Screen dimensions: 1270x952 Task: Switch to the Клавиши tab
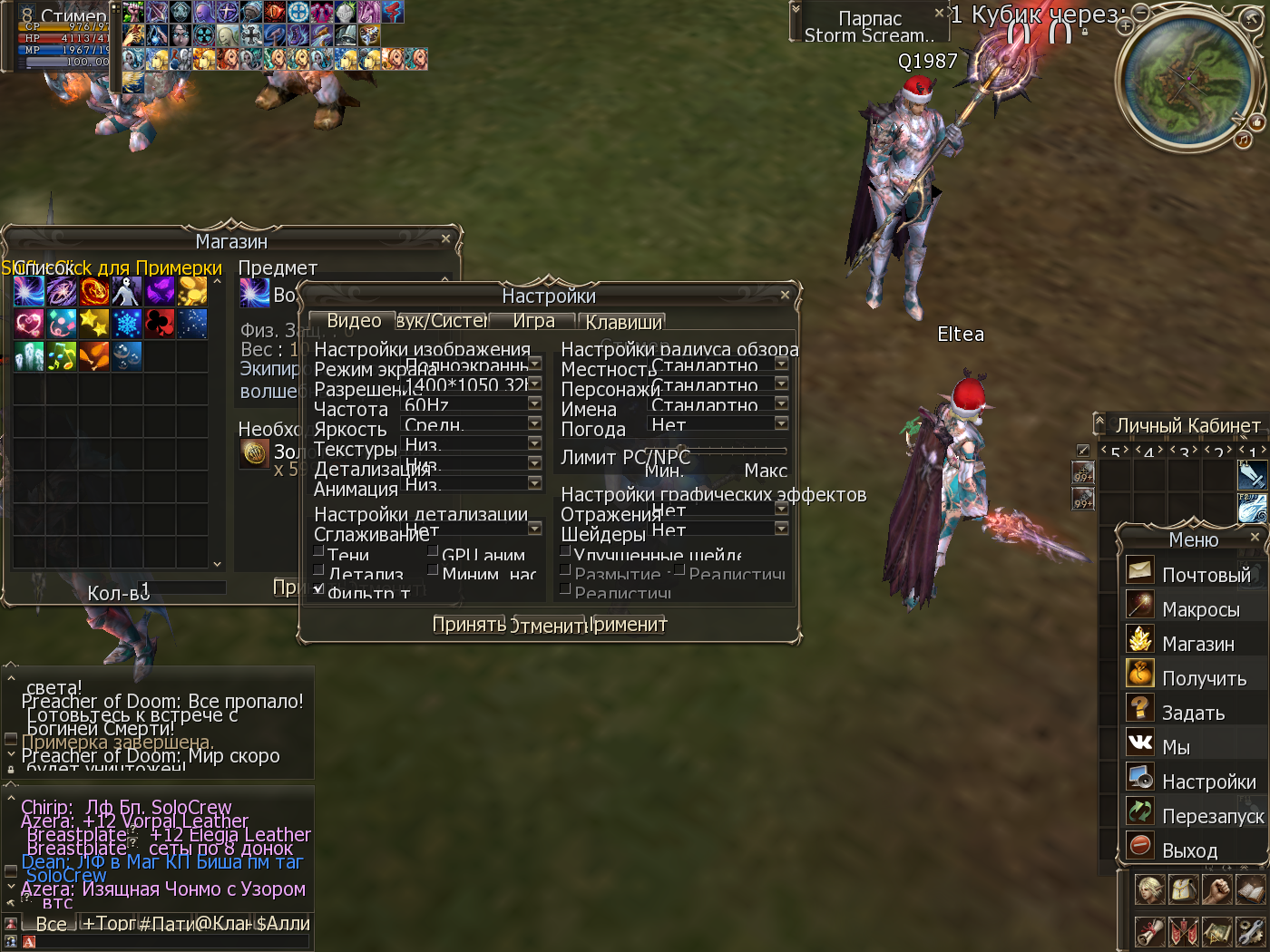624,321
